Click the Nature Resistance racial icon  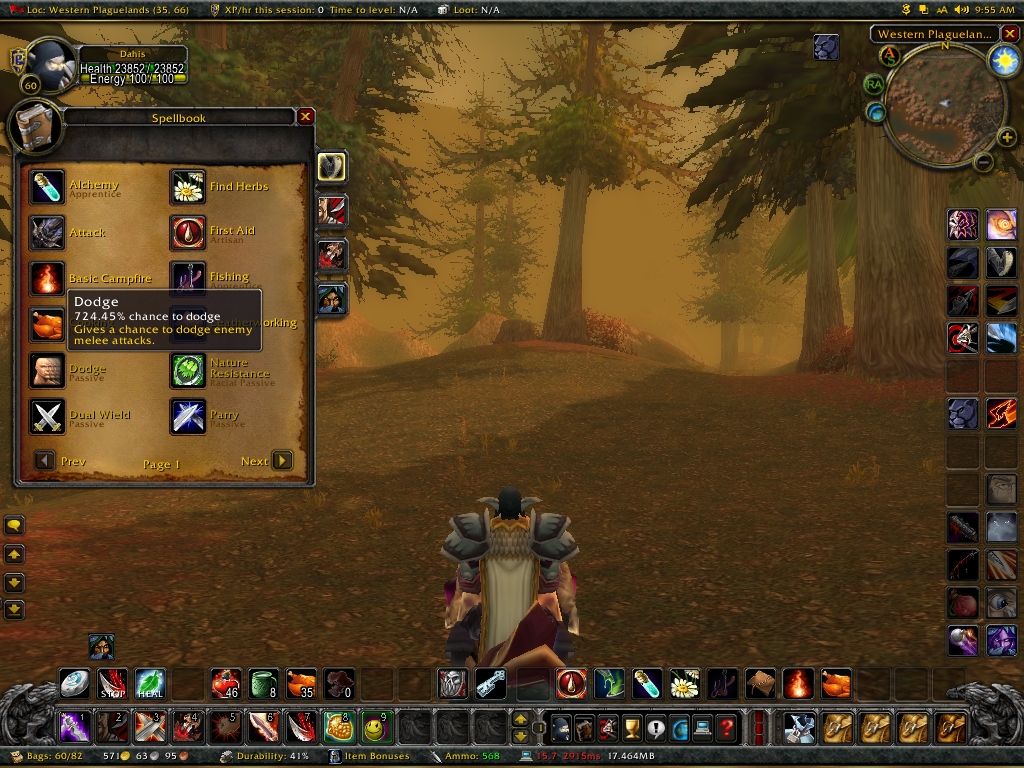click(x=188, y=371)
